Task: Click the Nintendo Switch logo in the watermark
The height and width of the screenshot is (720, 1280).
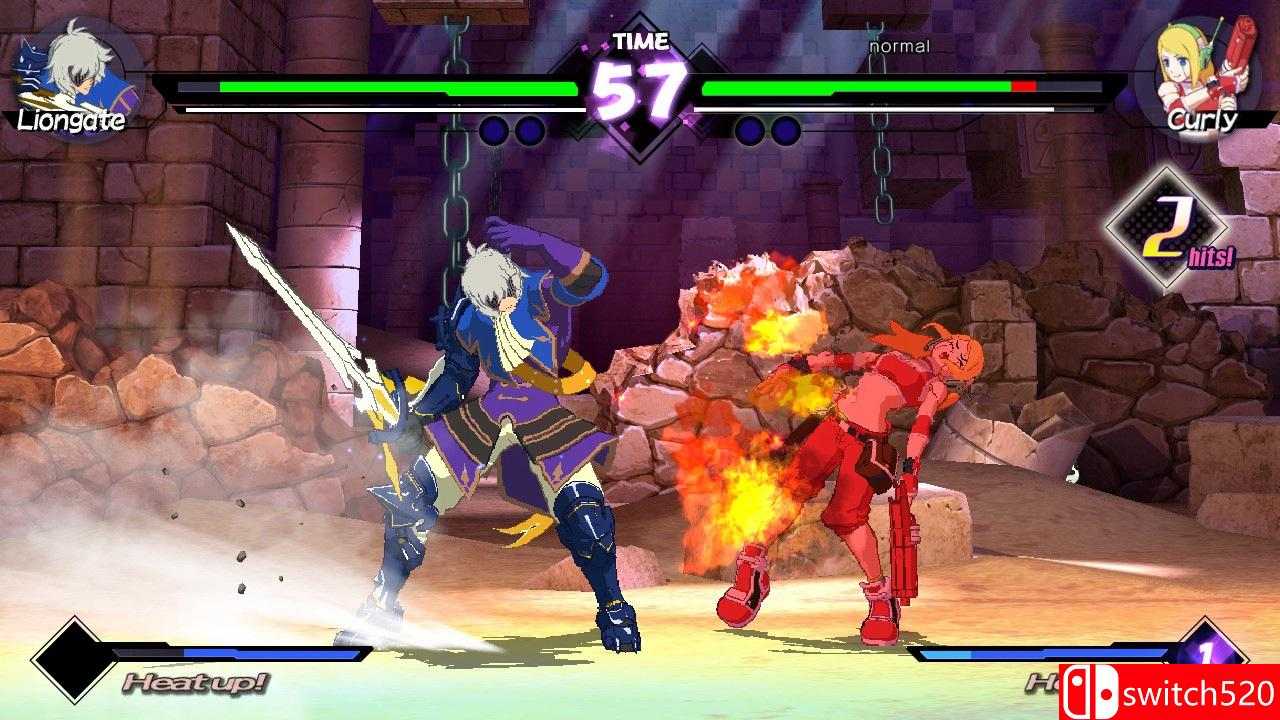Action: tap(1093, 690)
